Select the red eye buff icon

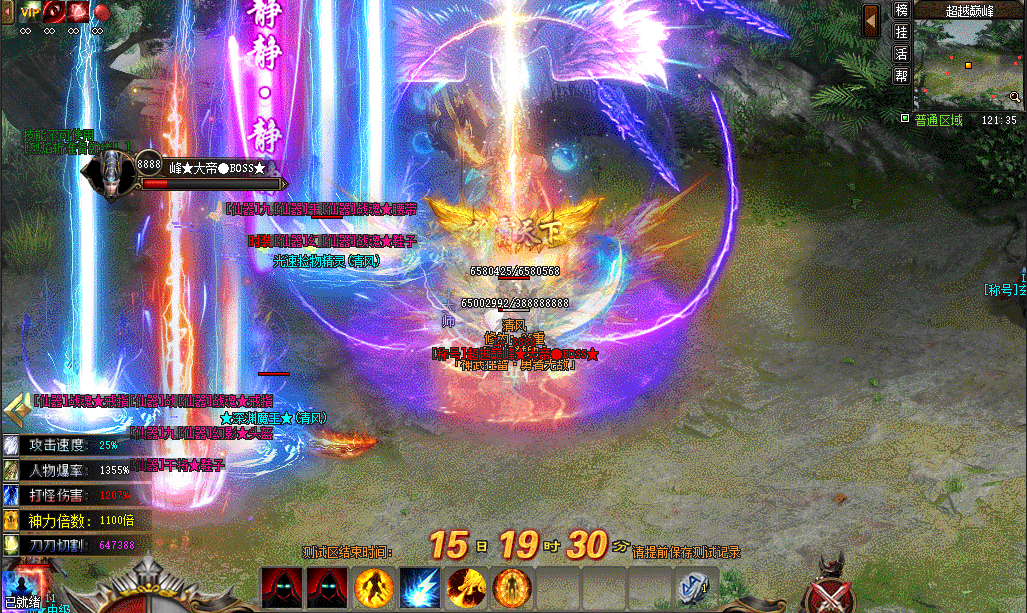pyautogui.click(x=54, y=11)
